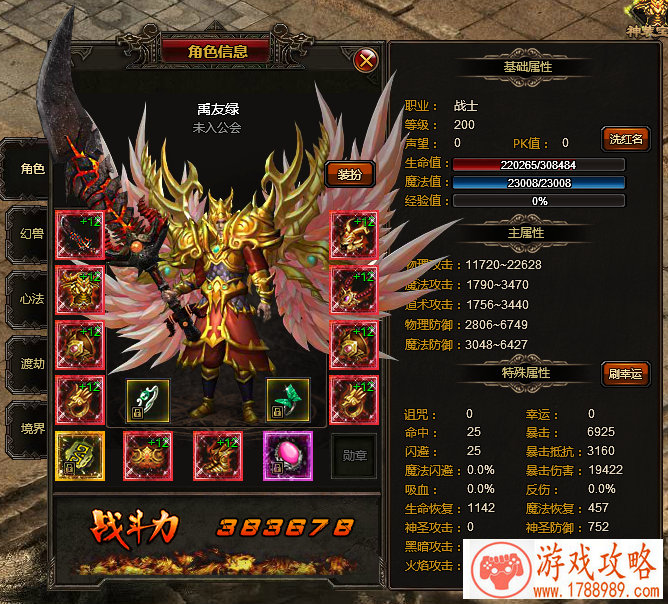The height and width of the screenshot is (604, 668).
Task: Choose the golden helmet slot
Action: pos(354,236)
